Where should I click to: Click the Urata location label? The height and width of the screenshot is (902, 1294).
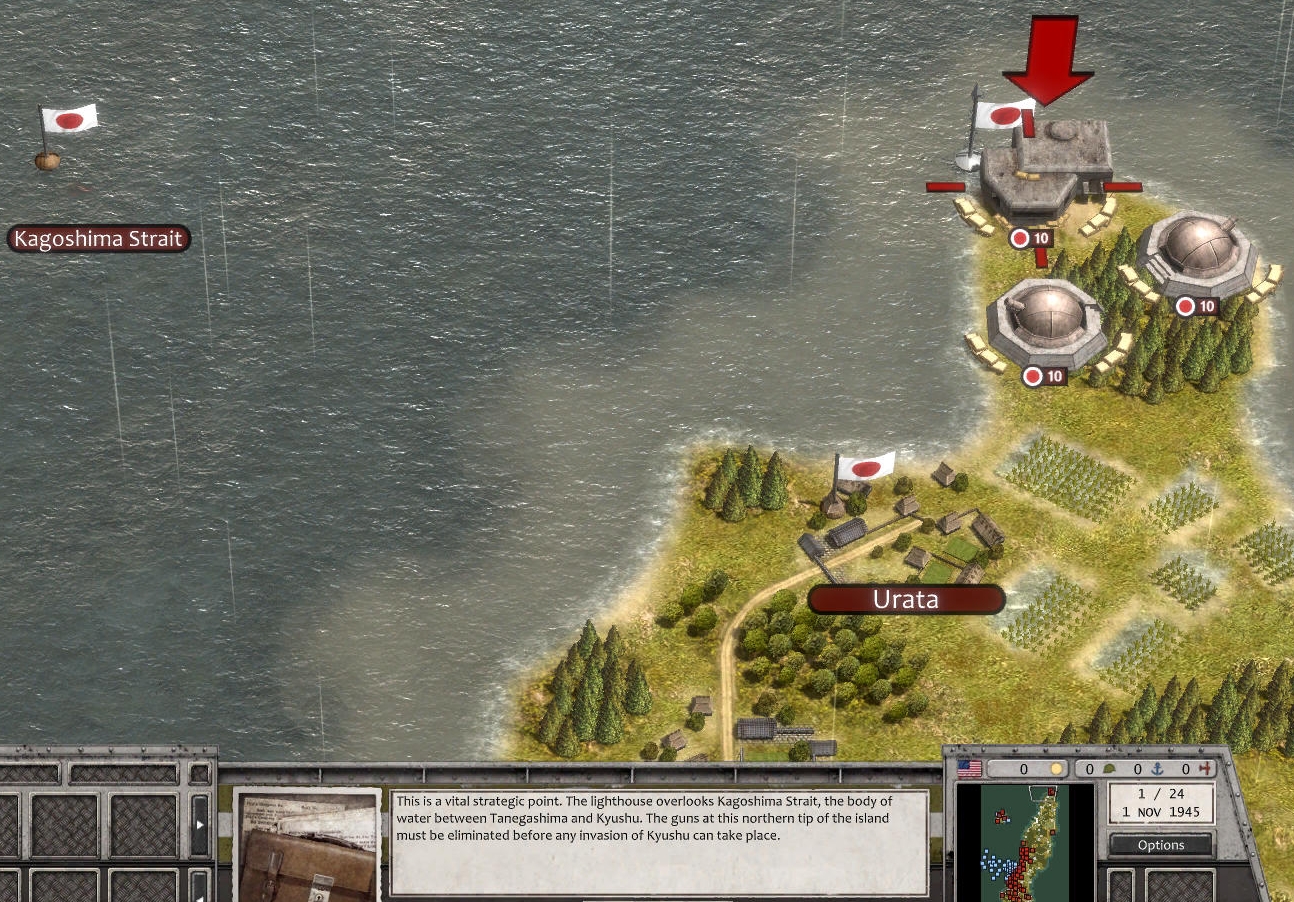pyautogui.click(x=905, y=599)
